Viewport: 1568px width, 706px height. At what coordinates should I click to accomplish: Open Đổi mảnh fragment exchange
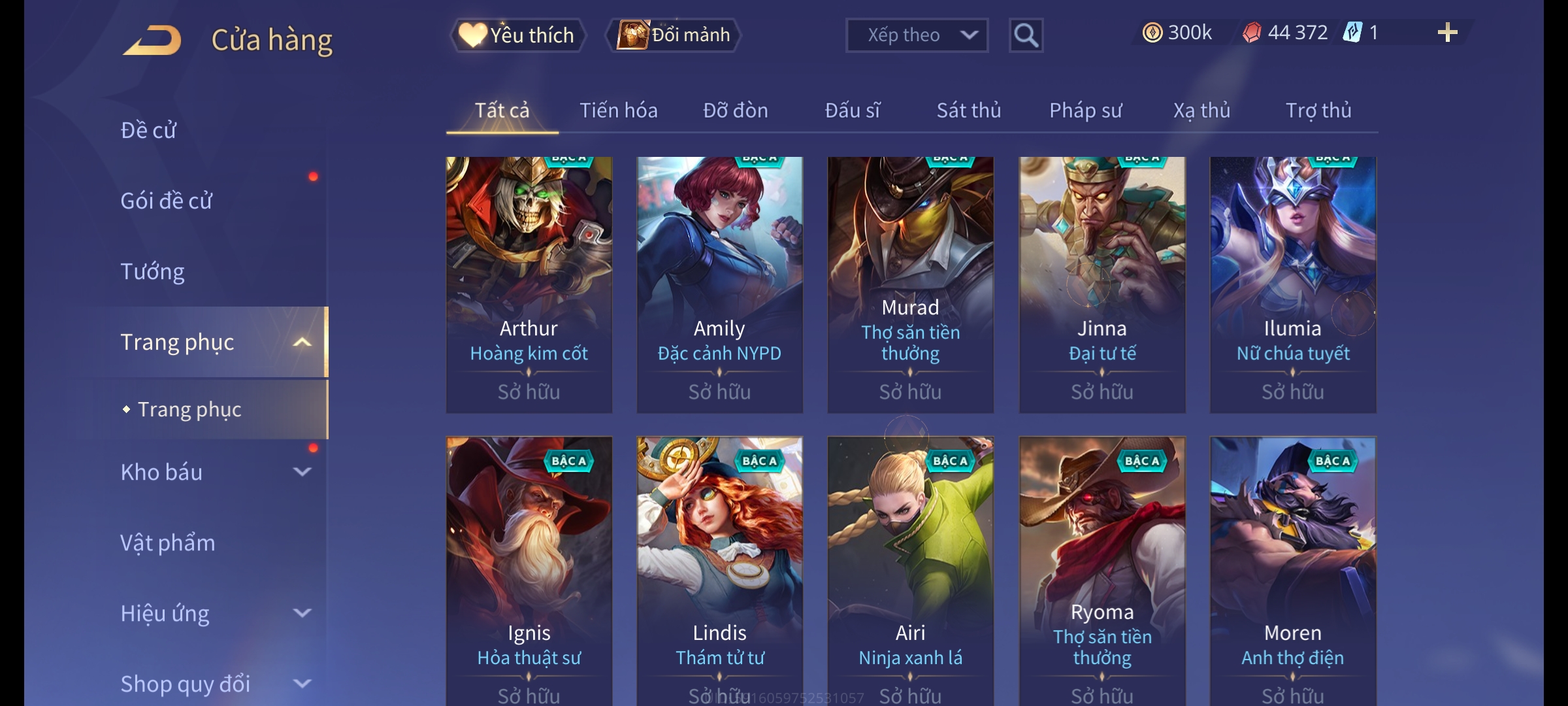pyautogui.click(x=674, y=35)
